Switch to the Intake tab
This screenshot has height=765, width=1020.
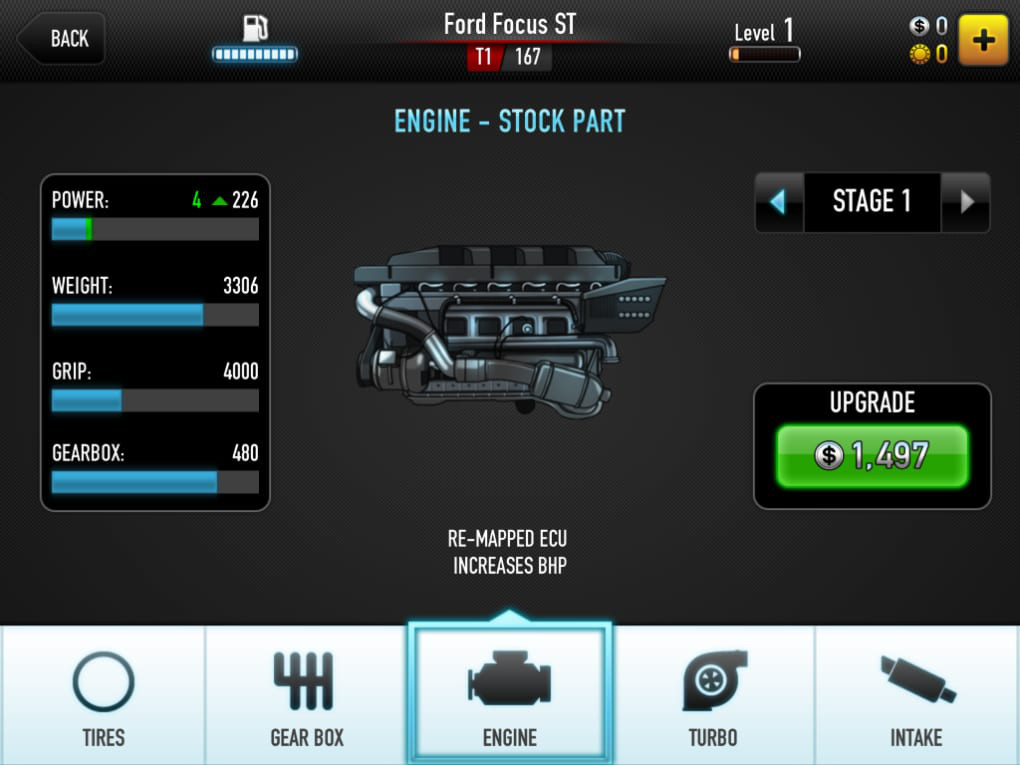coord(917,697)
